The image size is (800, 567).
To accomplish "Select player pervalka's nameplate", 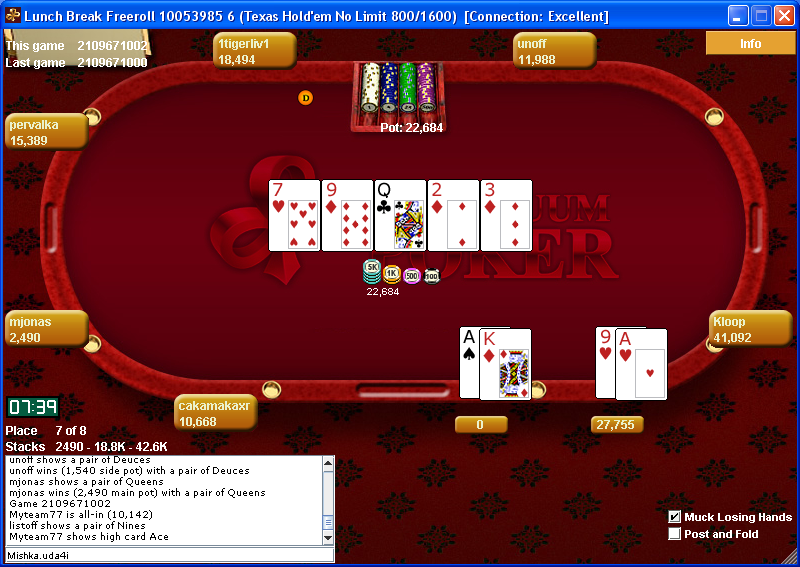I will click(47, 132).
